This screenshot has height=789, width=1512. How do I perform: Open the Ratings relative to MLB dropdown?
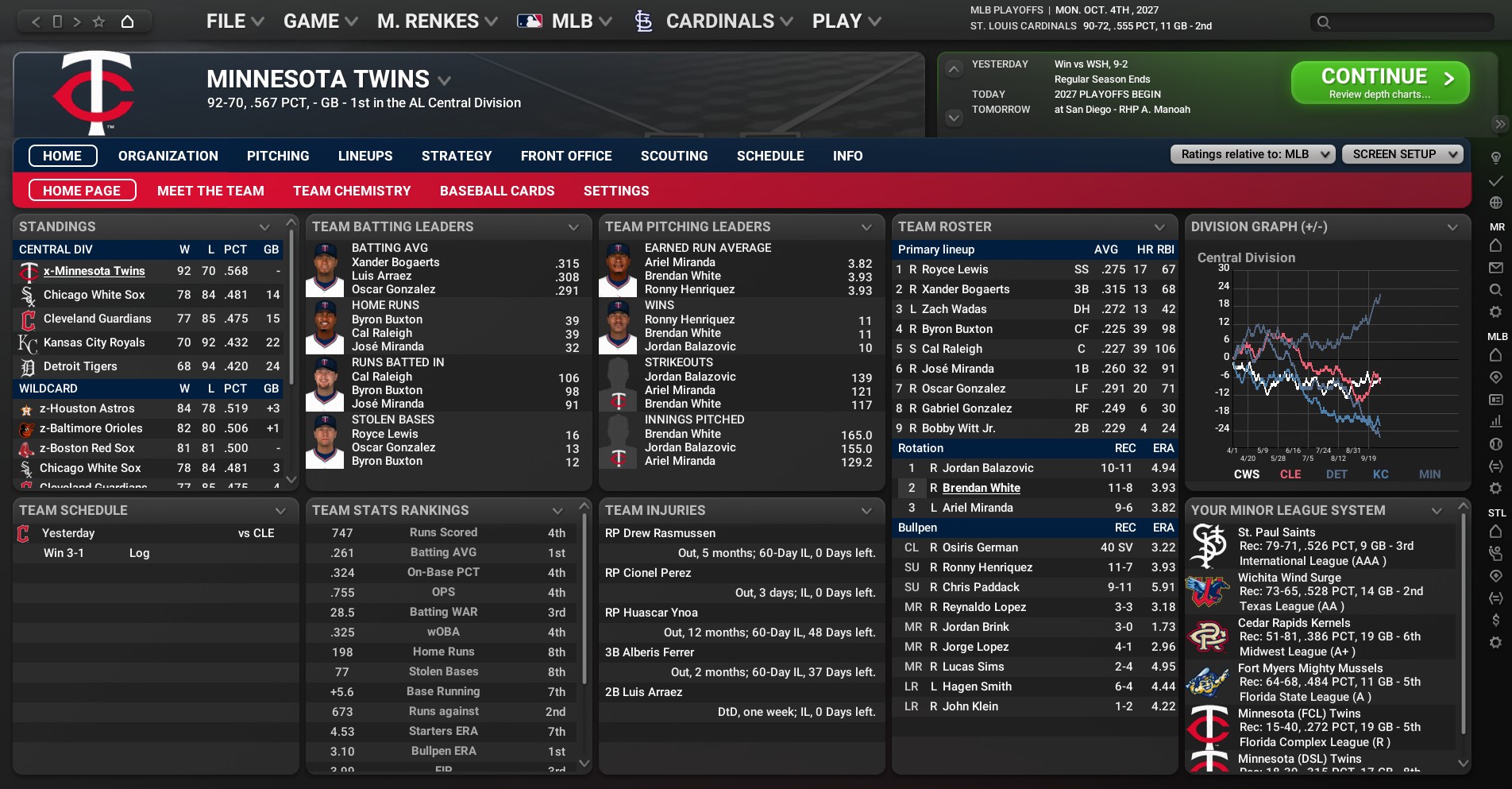click(x=1252, y=154)
